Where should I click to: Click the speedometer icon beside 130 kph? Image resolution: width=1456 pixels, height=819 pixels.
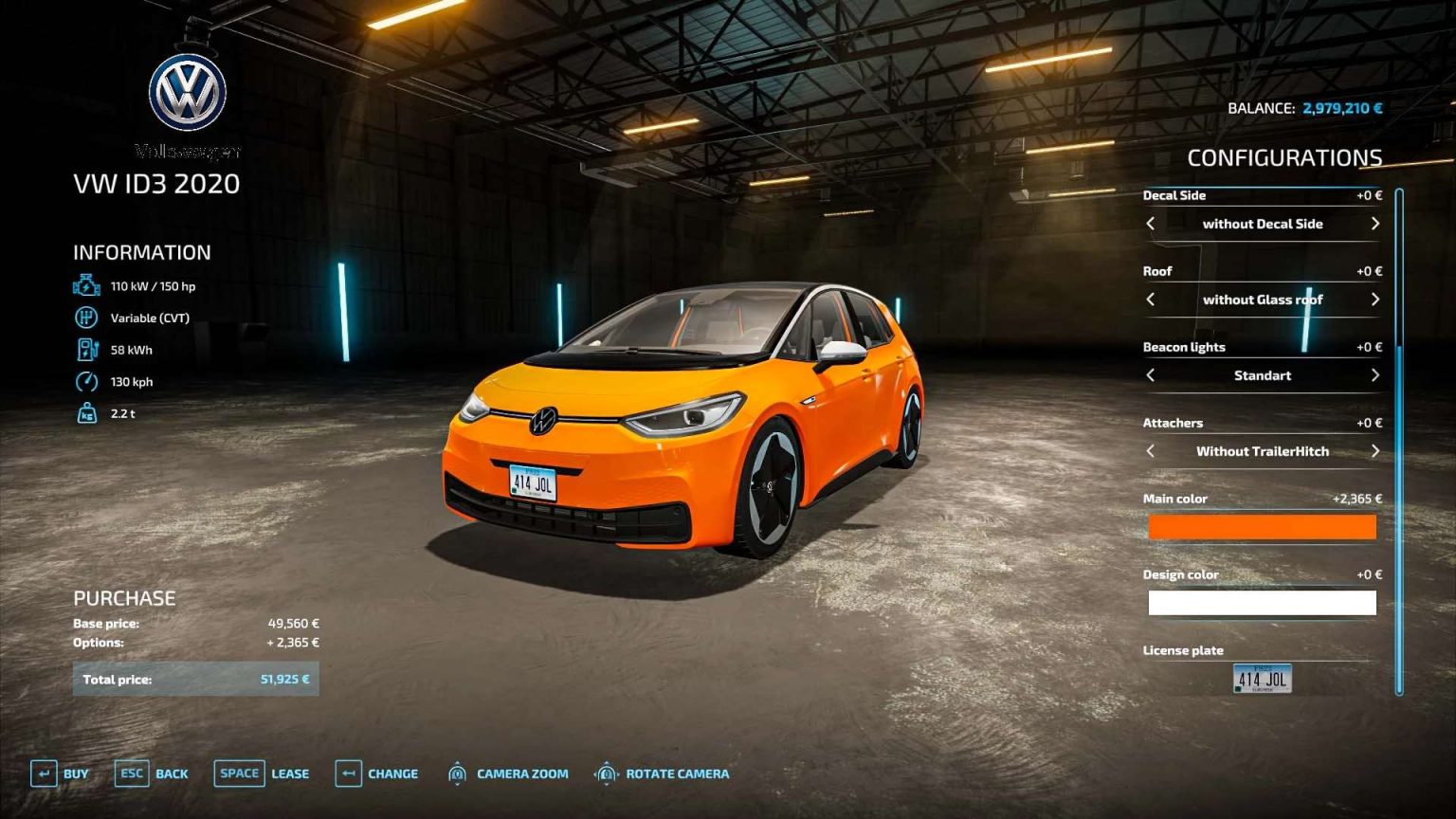click(x=86, y=381)
